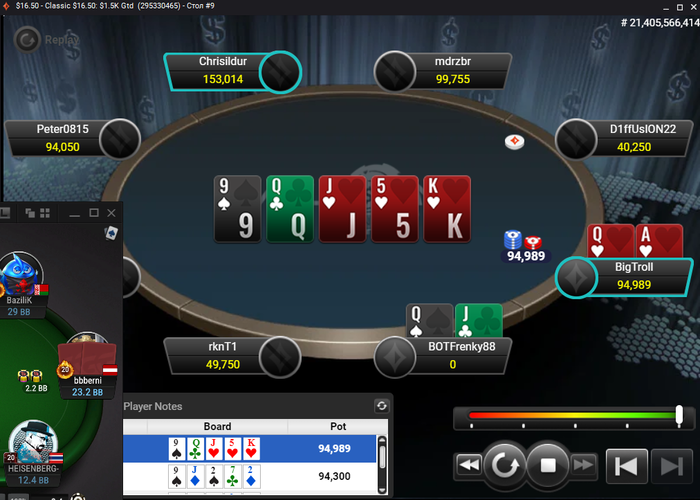Viewport: 700px width, 500px height.
Task: Close the small overlapping table window
Action: point(110,213)
